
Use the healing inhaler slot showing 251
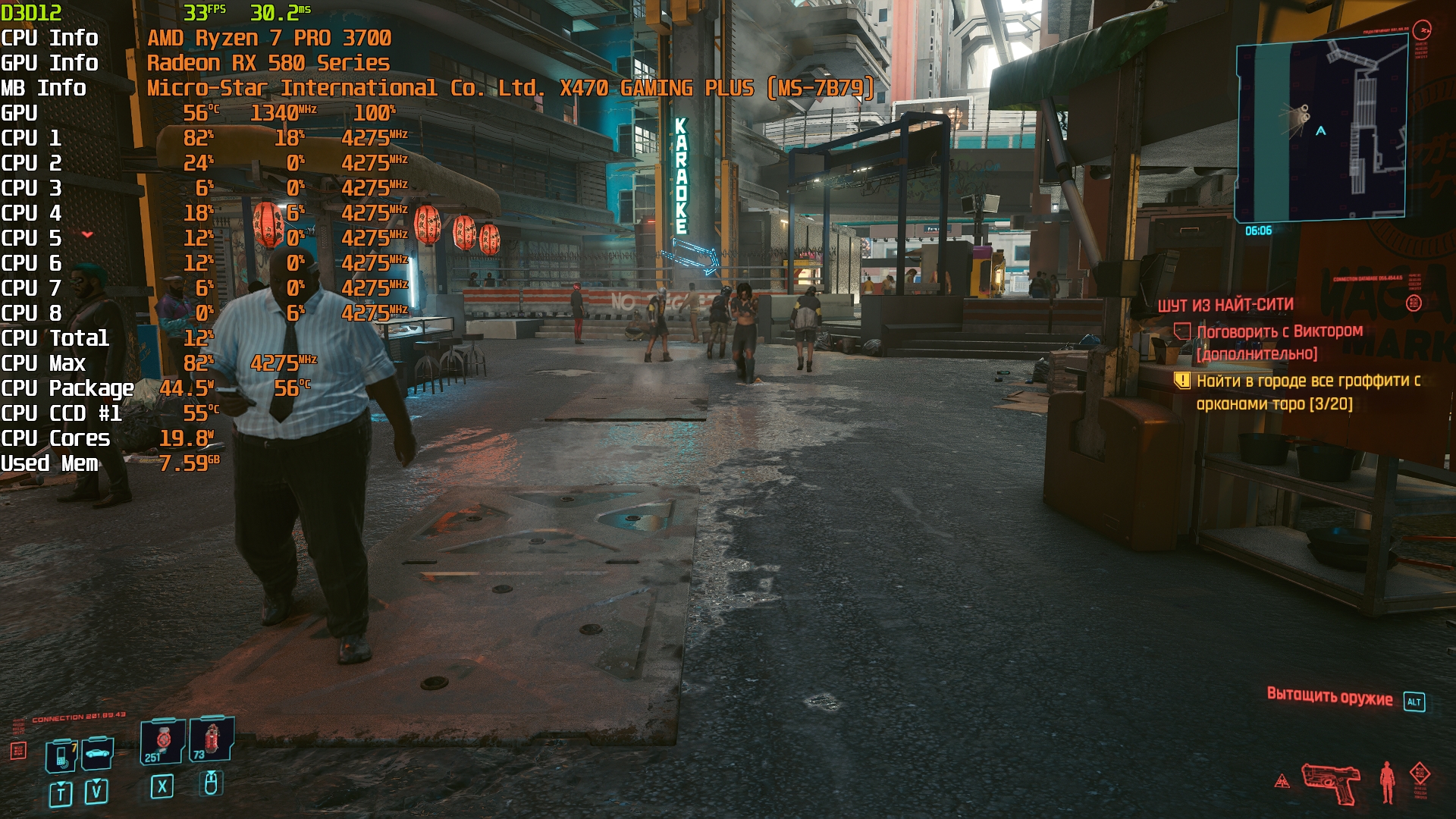click(162, 741)
